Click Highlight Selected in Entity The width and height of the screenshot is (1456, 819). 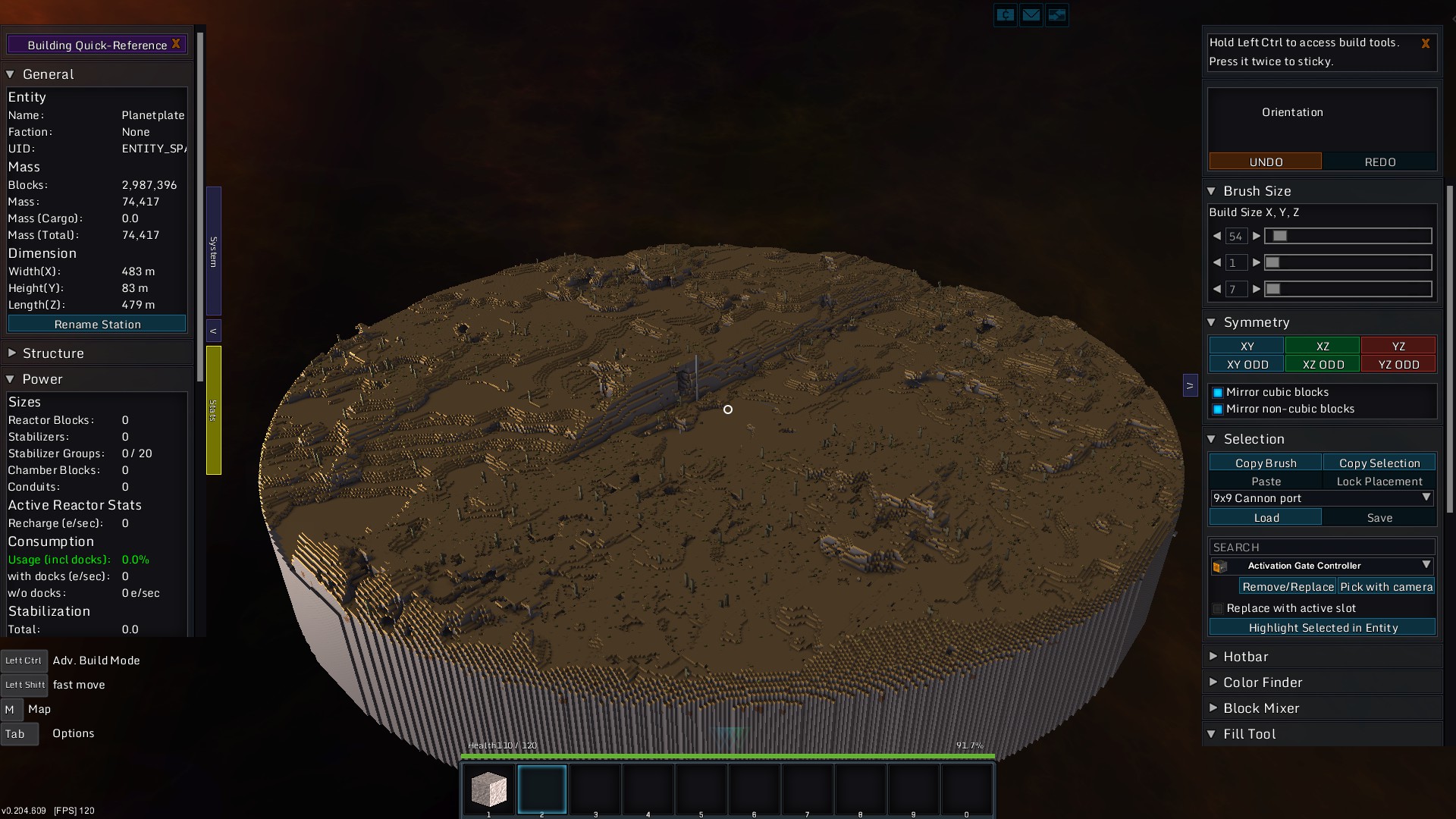click(x=1322, y=627)
